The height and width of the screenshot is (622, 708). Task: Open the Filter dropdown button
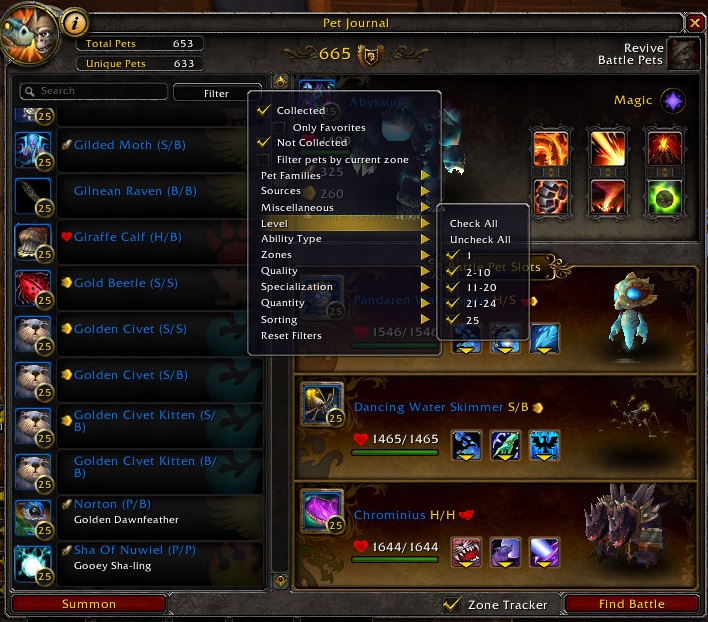pos(216,93)
